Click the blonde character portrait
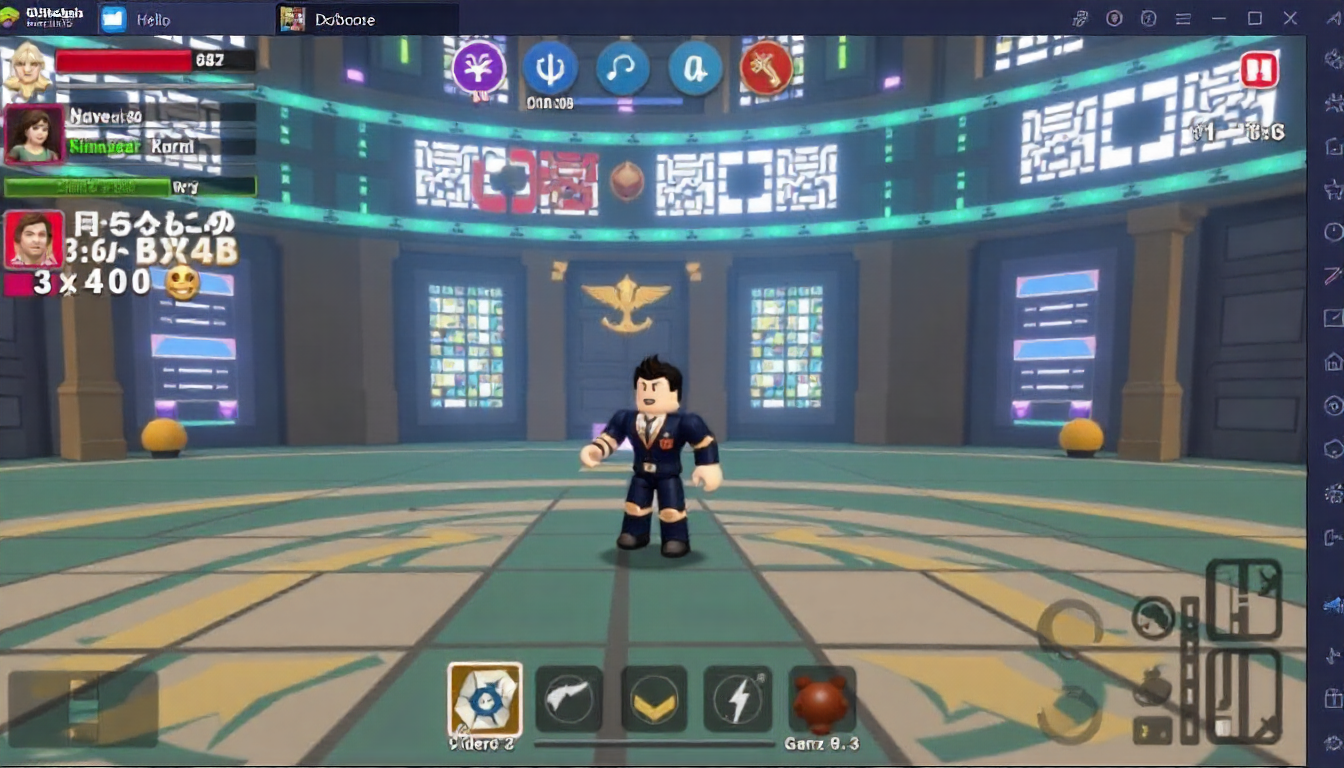The image size is (1344, 768). coord(27,68)
